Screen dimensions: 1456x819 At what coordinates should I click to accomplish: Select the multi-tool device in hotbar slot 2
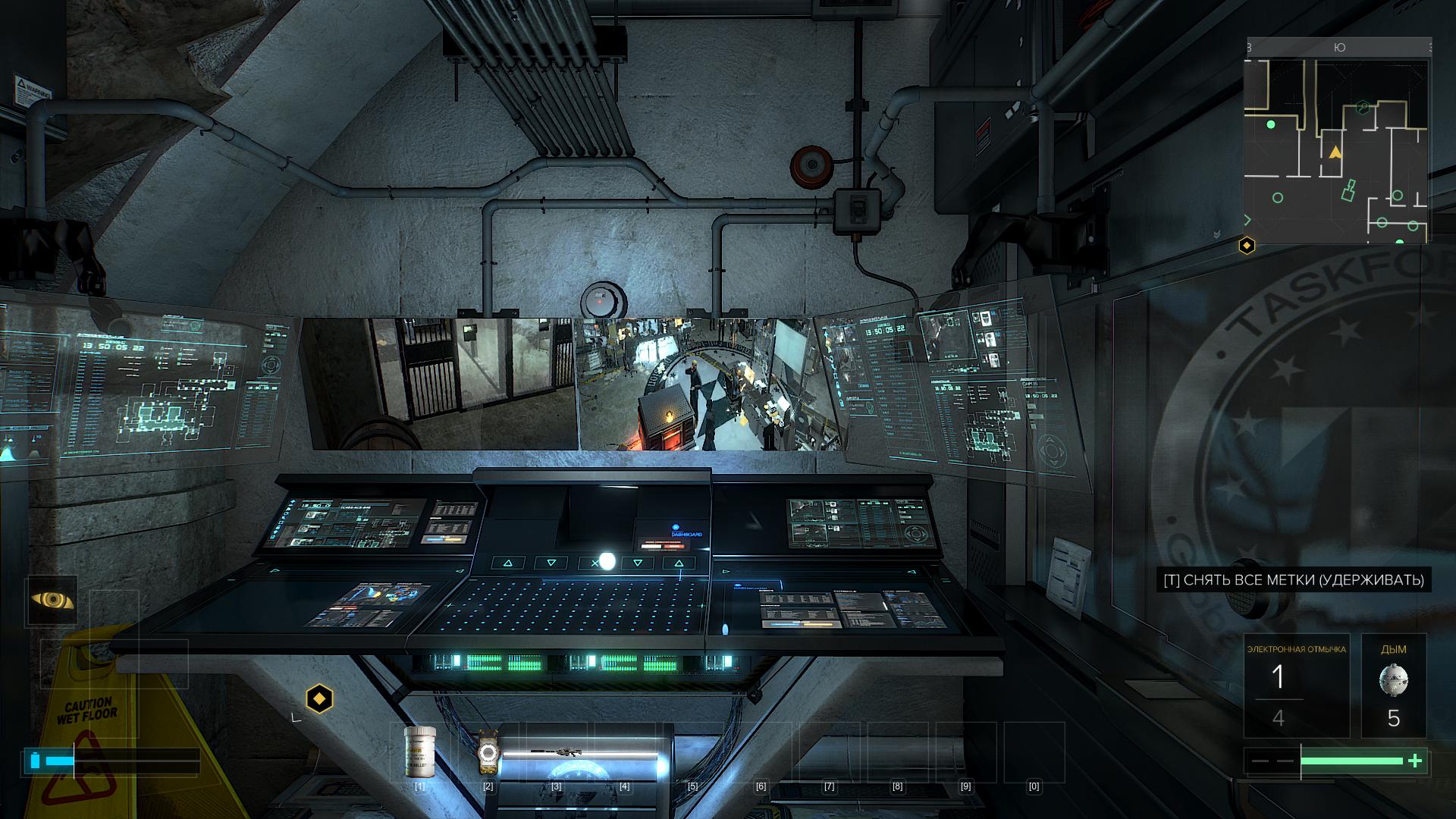coord(488,752)
